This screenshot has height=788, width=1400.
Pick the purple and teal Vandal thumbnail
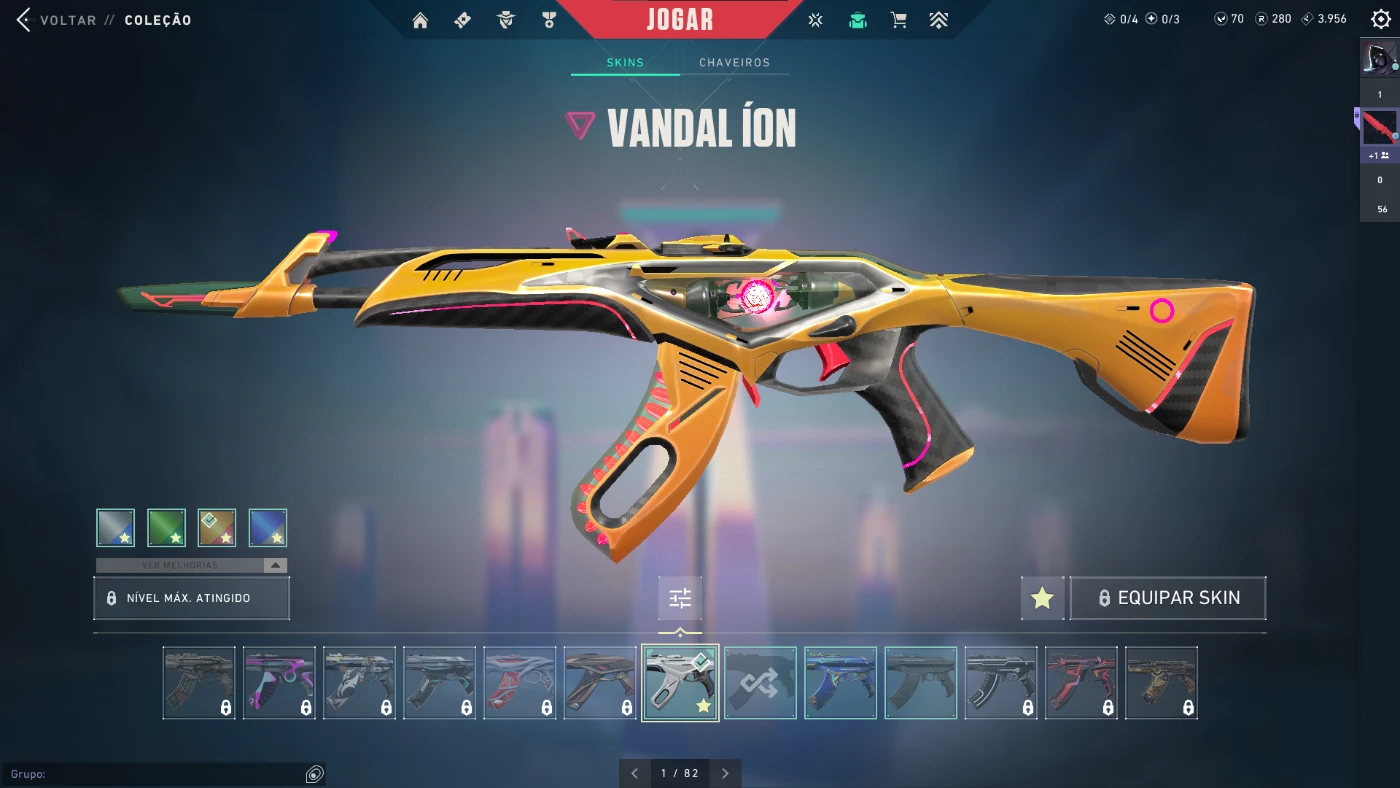point(279,683)
